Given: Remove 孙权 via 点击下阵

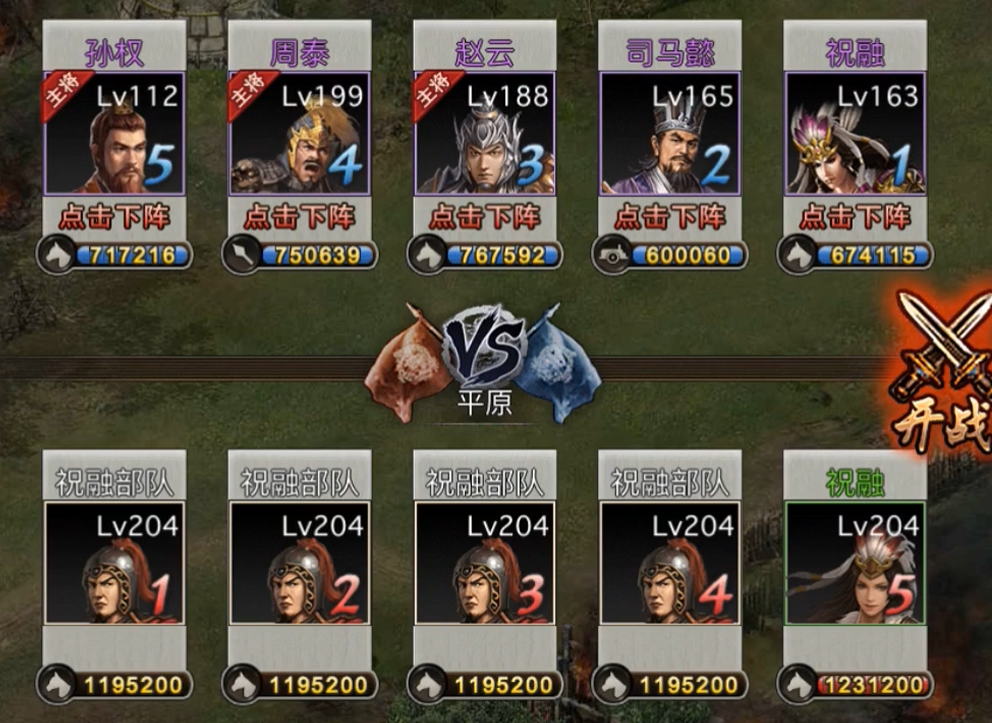Looking at the screenshot, I should (x=114, y=216).
